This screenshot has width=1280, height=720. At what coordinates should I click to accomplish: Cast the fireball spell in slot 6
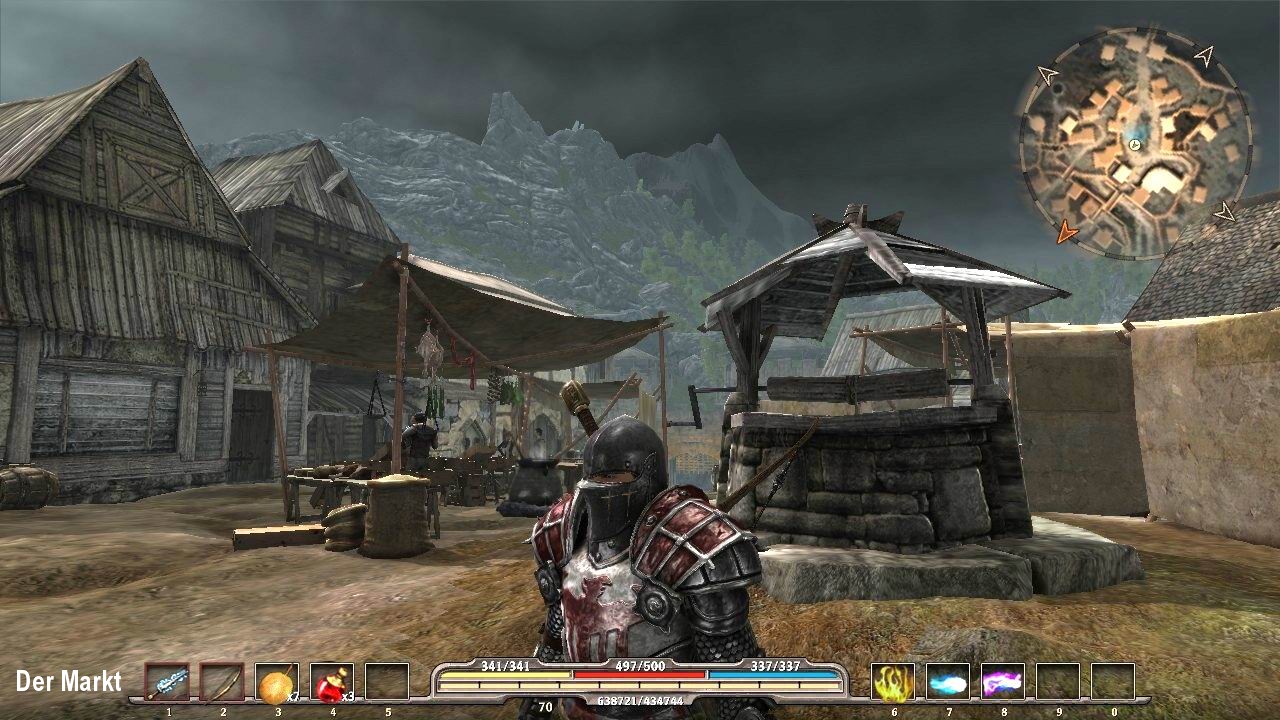pyautogui.click(x=893, y=681)
